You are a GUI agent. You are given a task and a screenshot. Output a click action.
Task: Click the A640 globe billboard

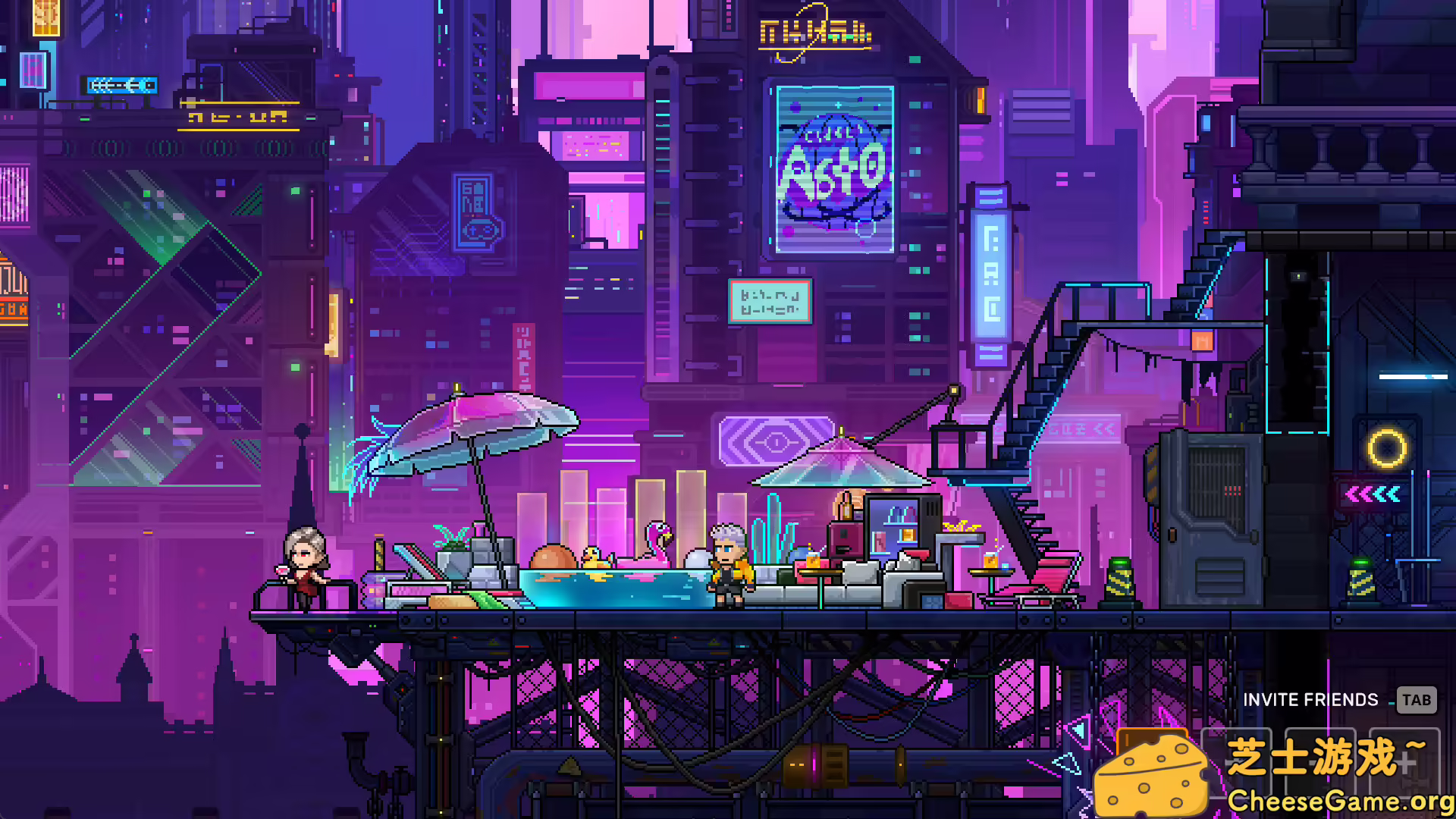834,167
